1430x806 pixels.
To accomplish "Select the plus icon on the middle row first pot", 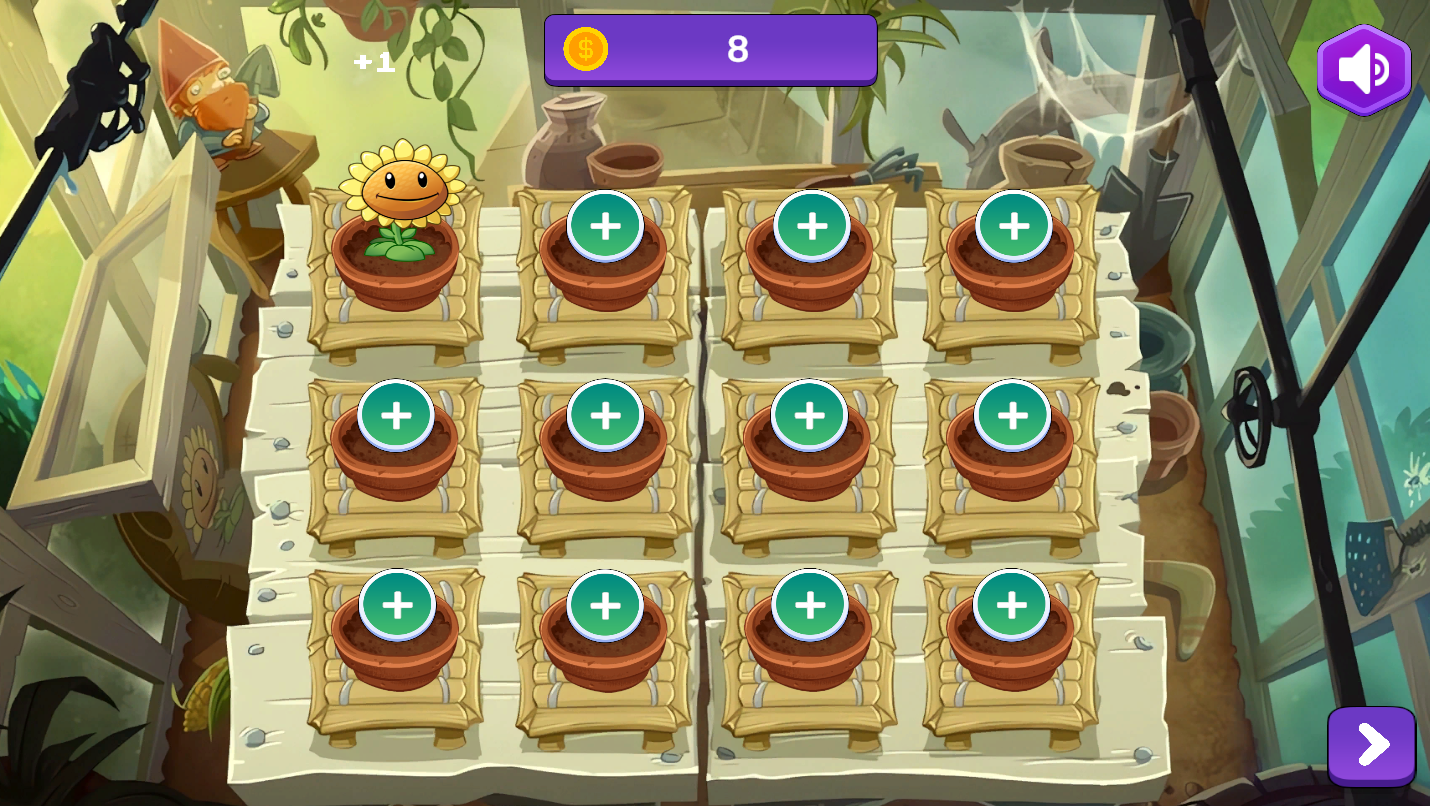I will click(x=397, y=413).
